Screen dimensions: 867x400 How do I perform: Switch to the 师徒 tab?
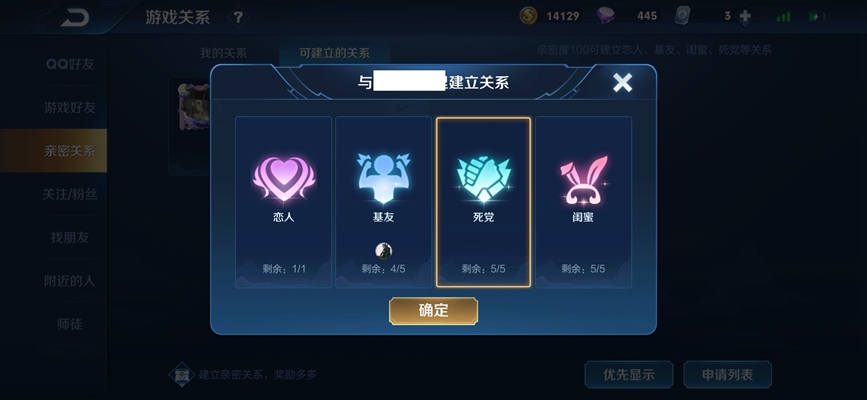[x=69, y=323]
